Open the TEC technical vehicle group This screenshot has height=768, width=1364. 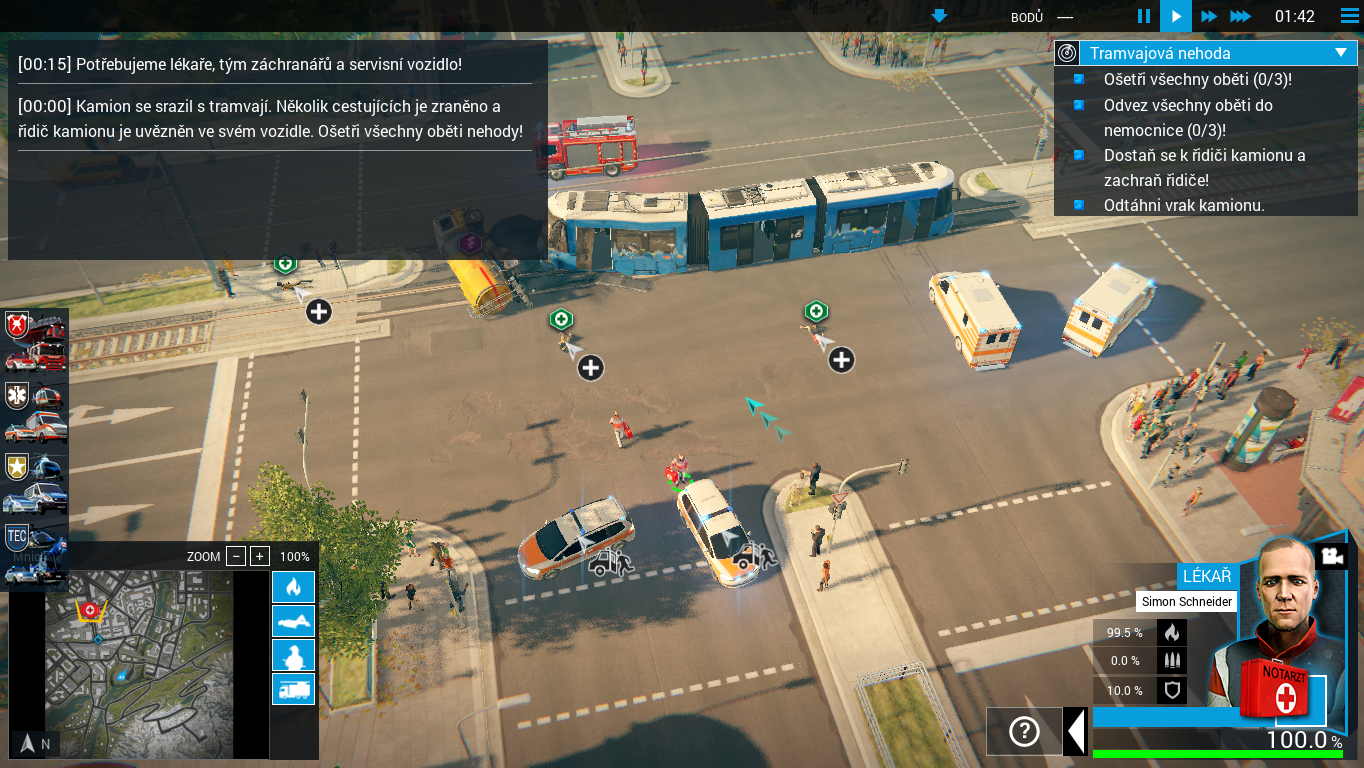tap(35, 553)
